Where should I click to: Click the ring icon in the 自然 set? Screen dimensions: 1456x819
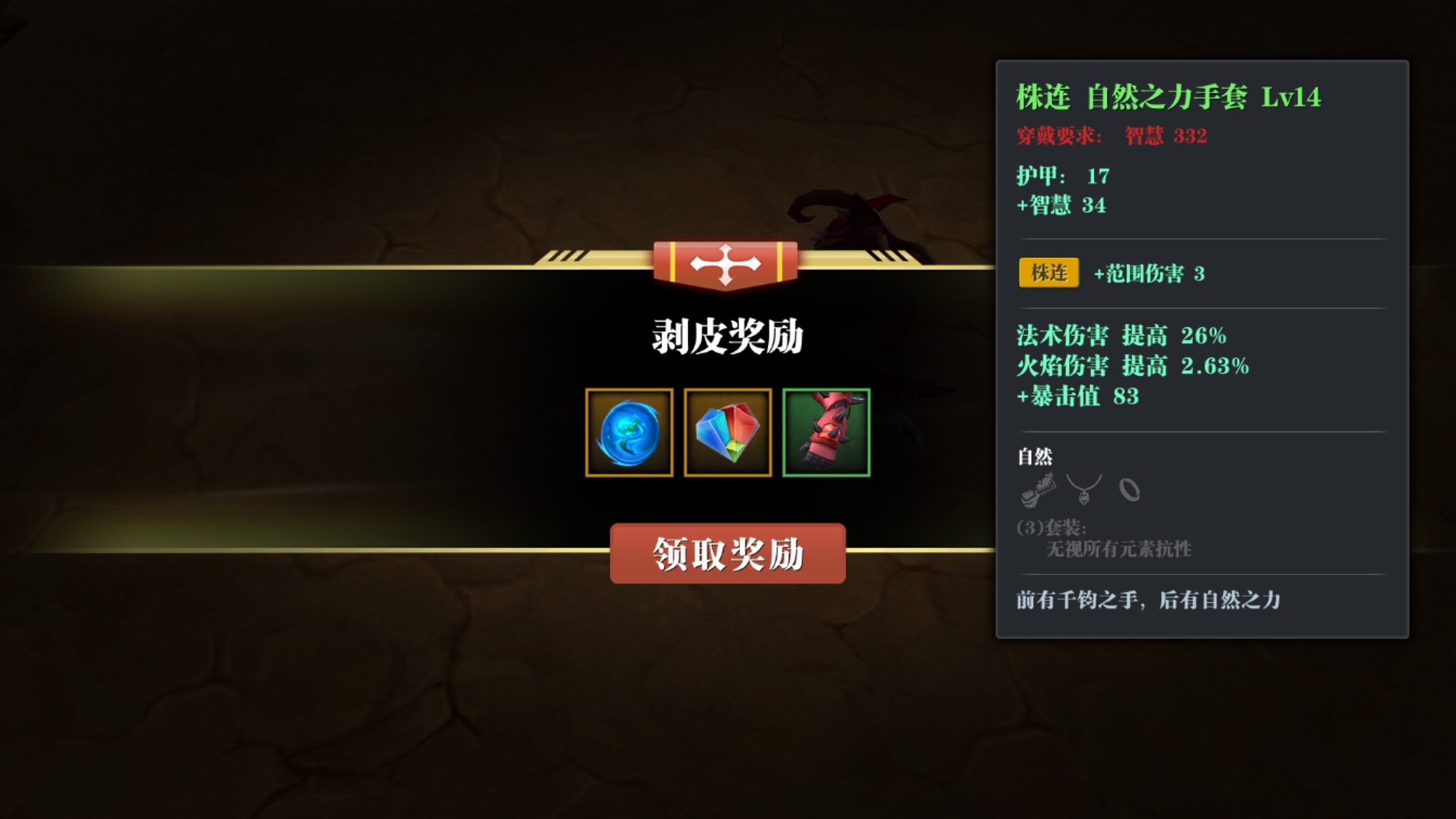click(x=1128, y=489)
